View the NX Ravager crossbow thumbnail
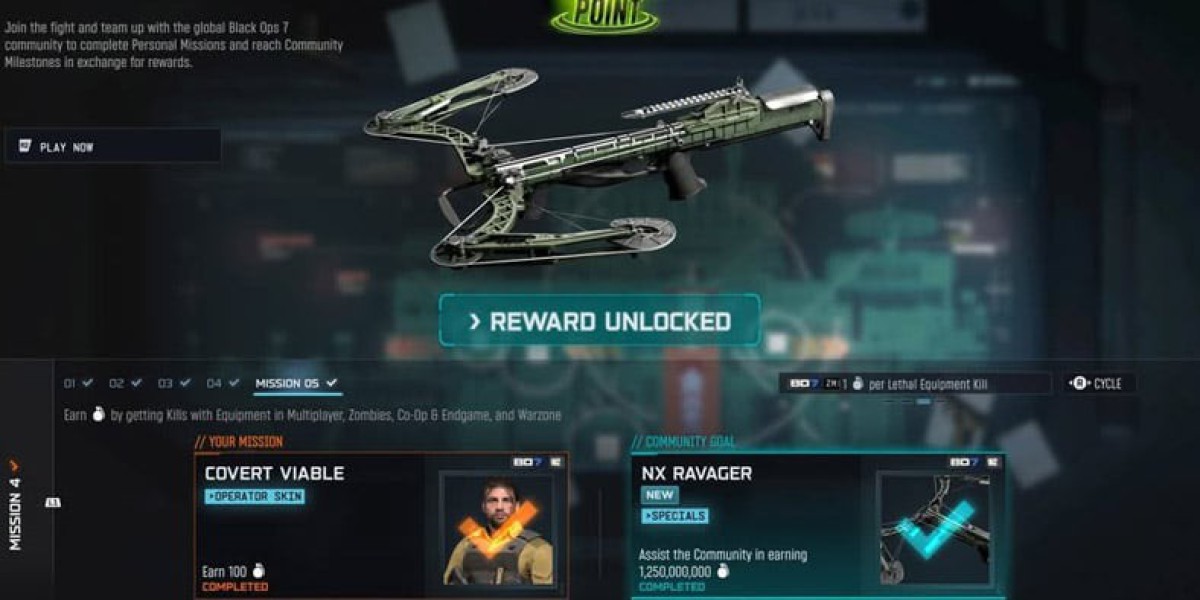Screen dimensions: 1200x600 [x=933, y=529]
